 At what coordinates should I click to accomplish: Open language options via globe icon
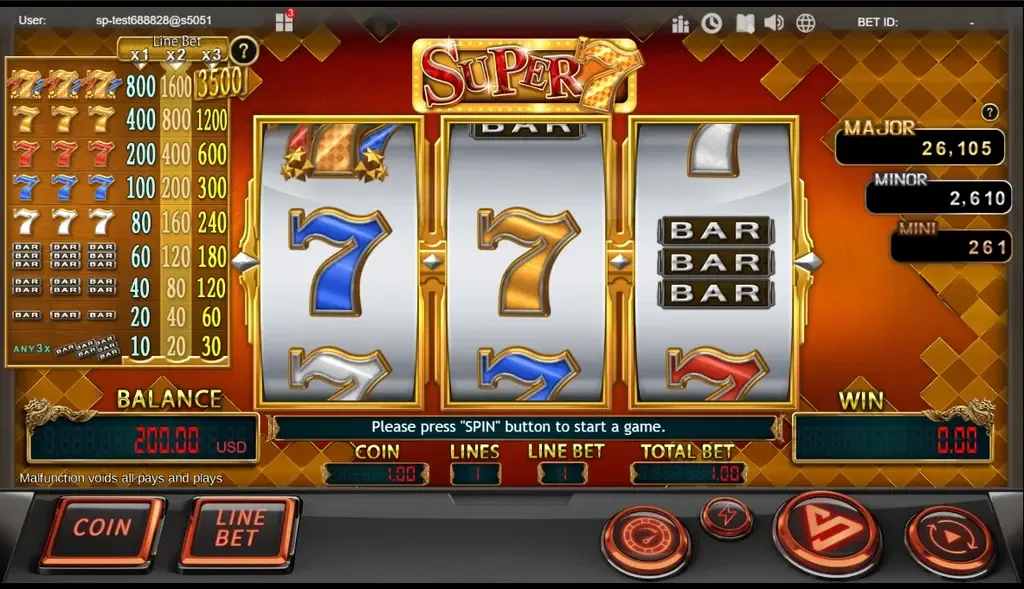tap(806, 22)
